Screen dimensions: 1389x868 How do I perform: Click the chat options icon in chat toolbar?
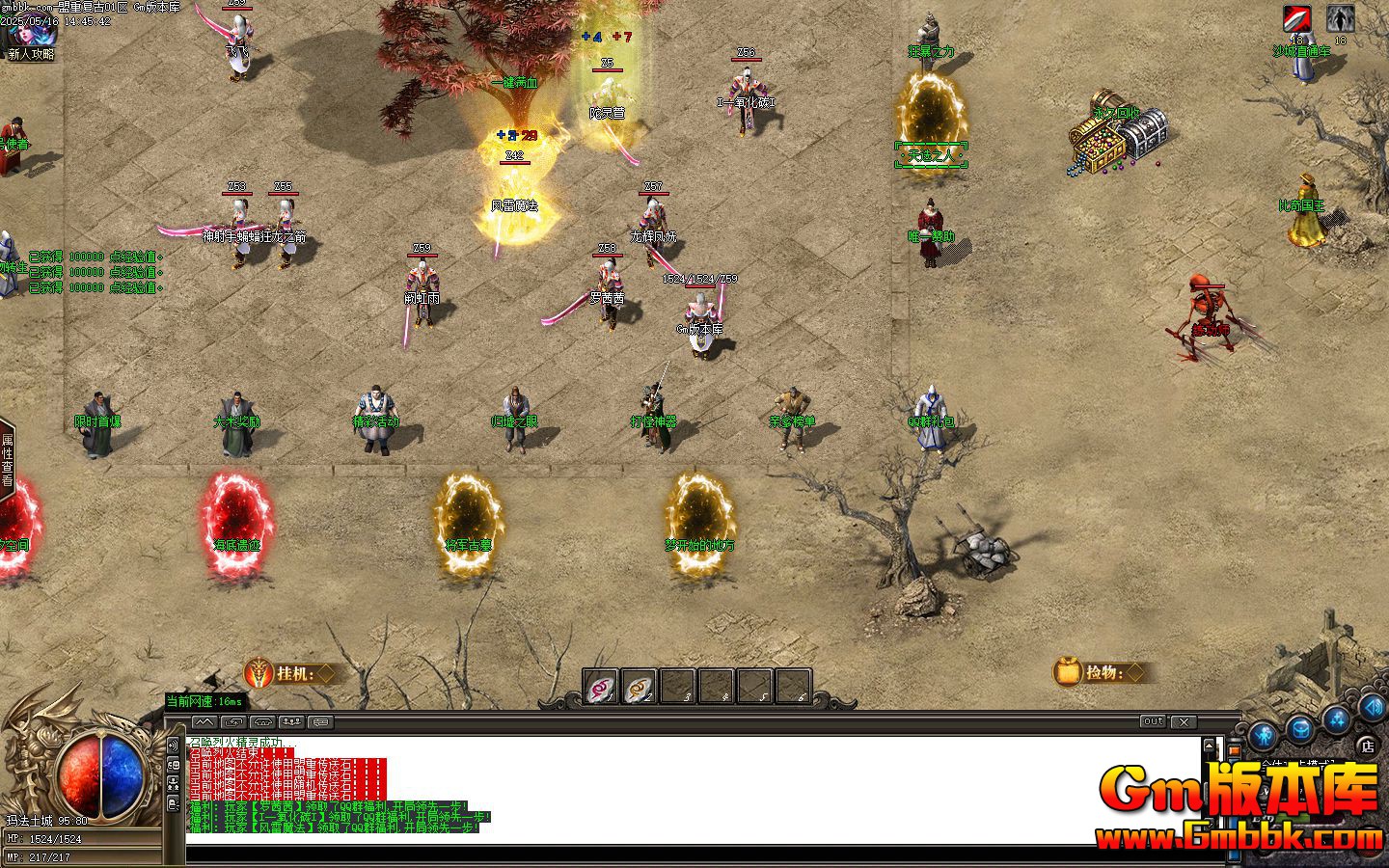[x=319, y=722]
